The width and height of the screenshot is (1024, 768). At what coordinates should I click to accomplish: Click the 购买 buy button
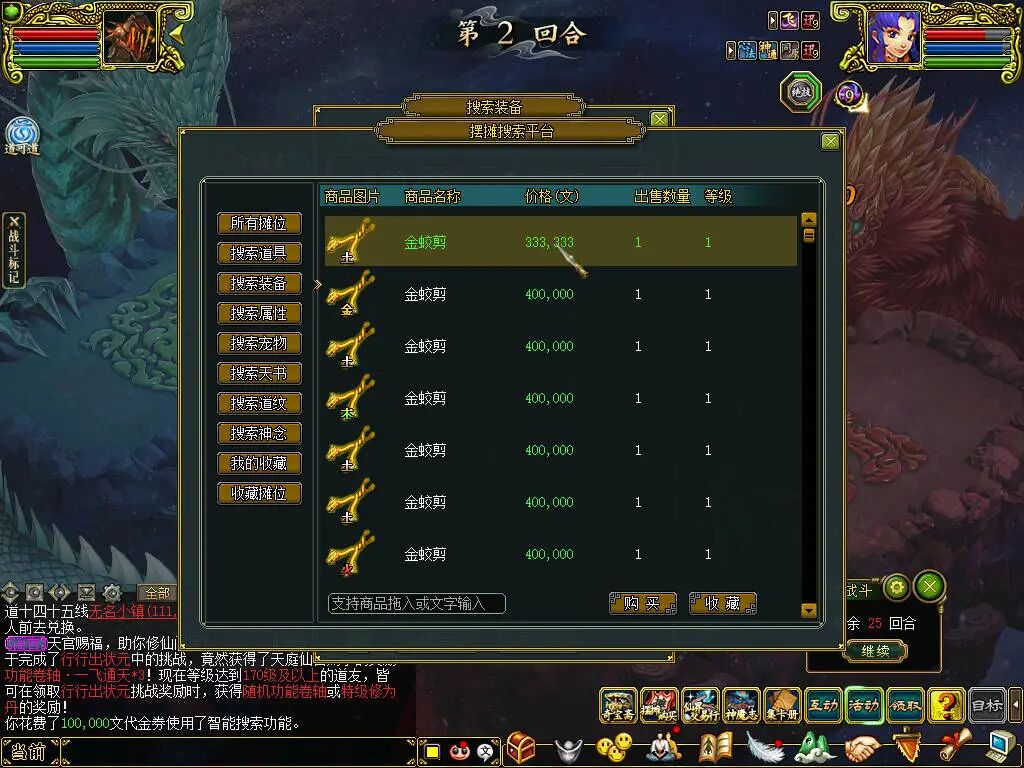point(642,603)
